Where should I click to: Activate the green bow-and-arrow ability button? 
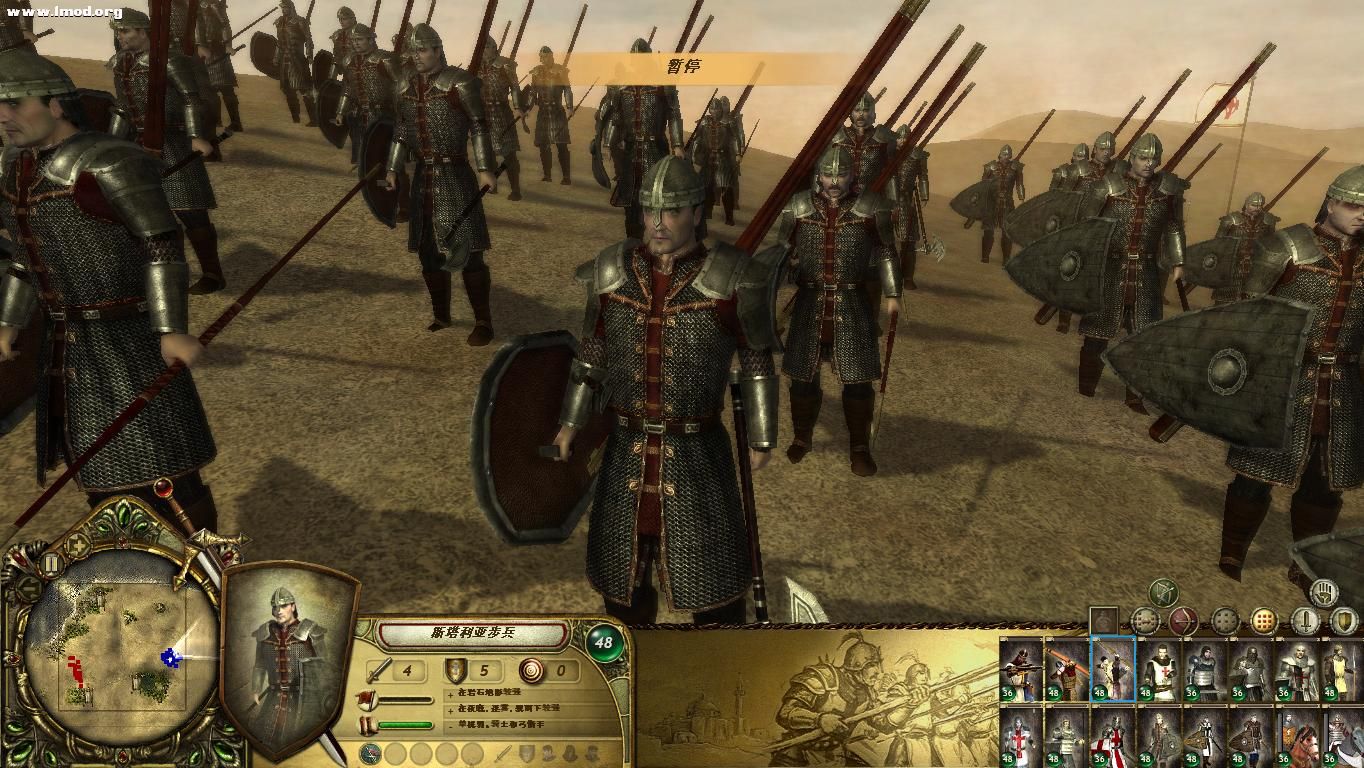pyautogui.click(x=1163, y=592)
